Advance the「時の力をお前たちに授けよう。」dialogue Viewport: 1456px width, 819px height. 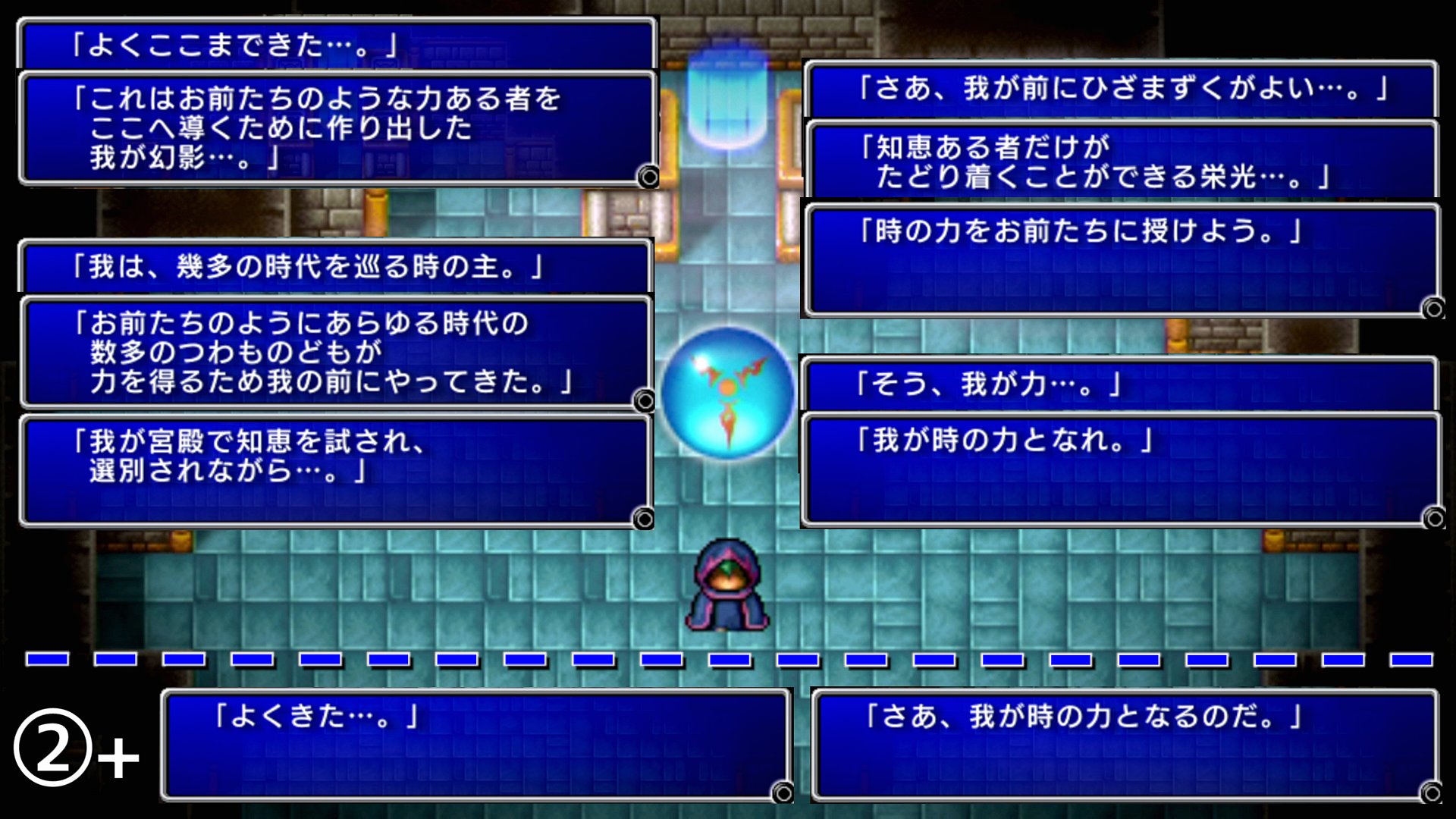(x=1432, y=309)
